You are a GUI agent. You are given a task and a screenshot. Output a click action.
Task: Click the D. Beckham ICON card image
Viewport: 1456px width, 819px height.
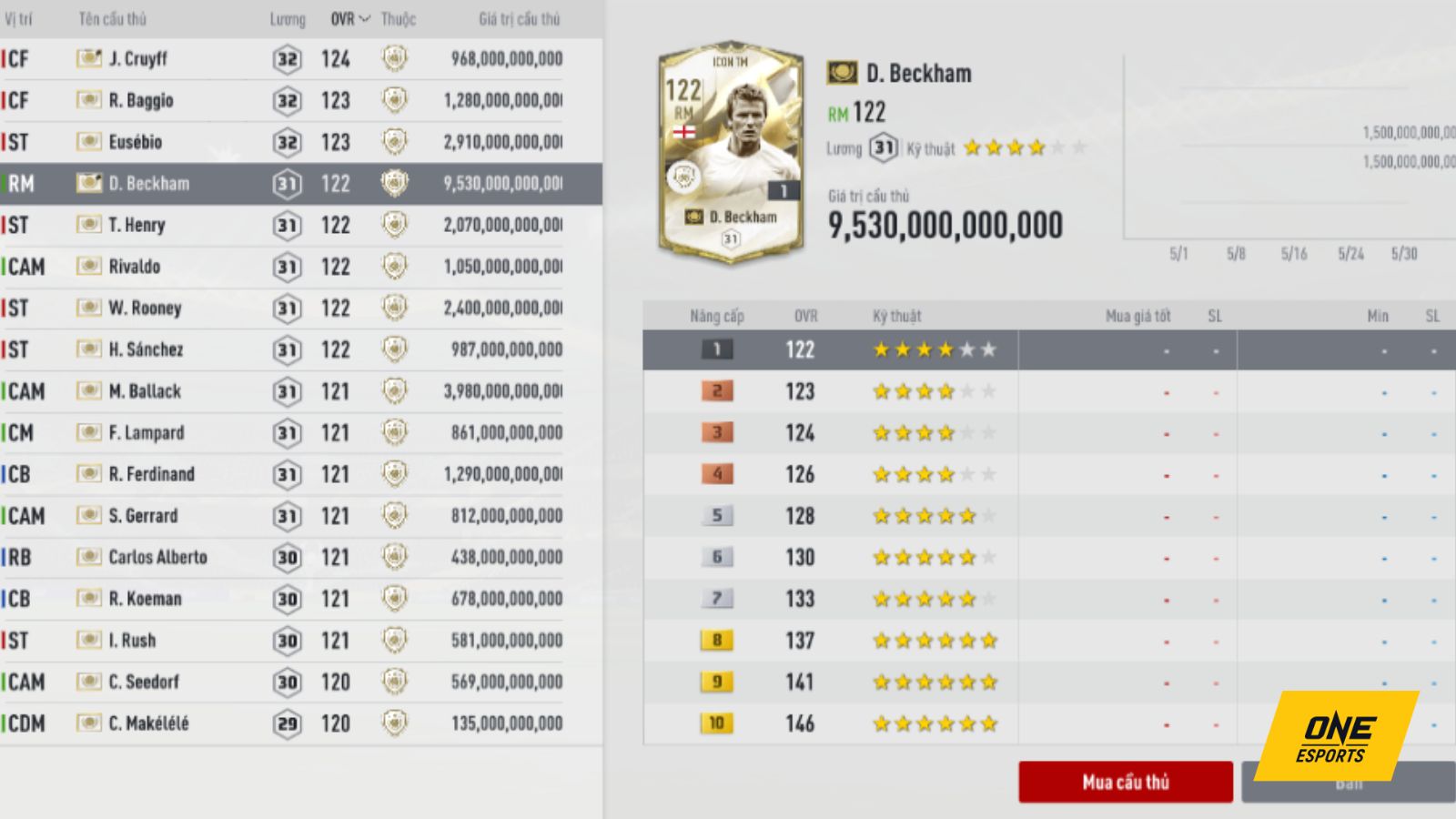pyautogui.click(x=730, y=153)
